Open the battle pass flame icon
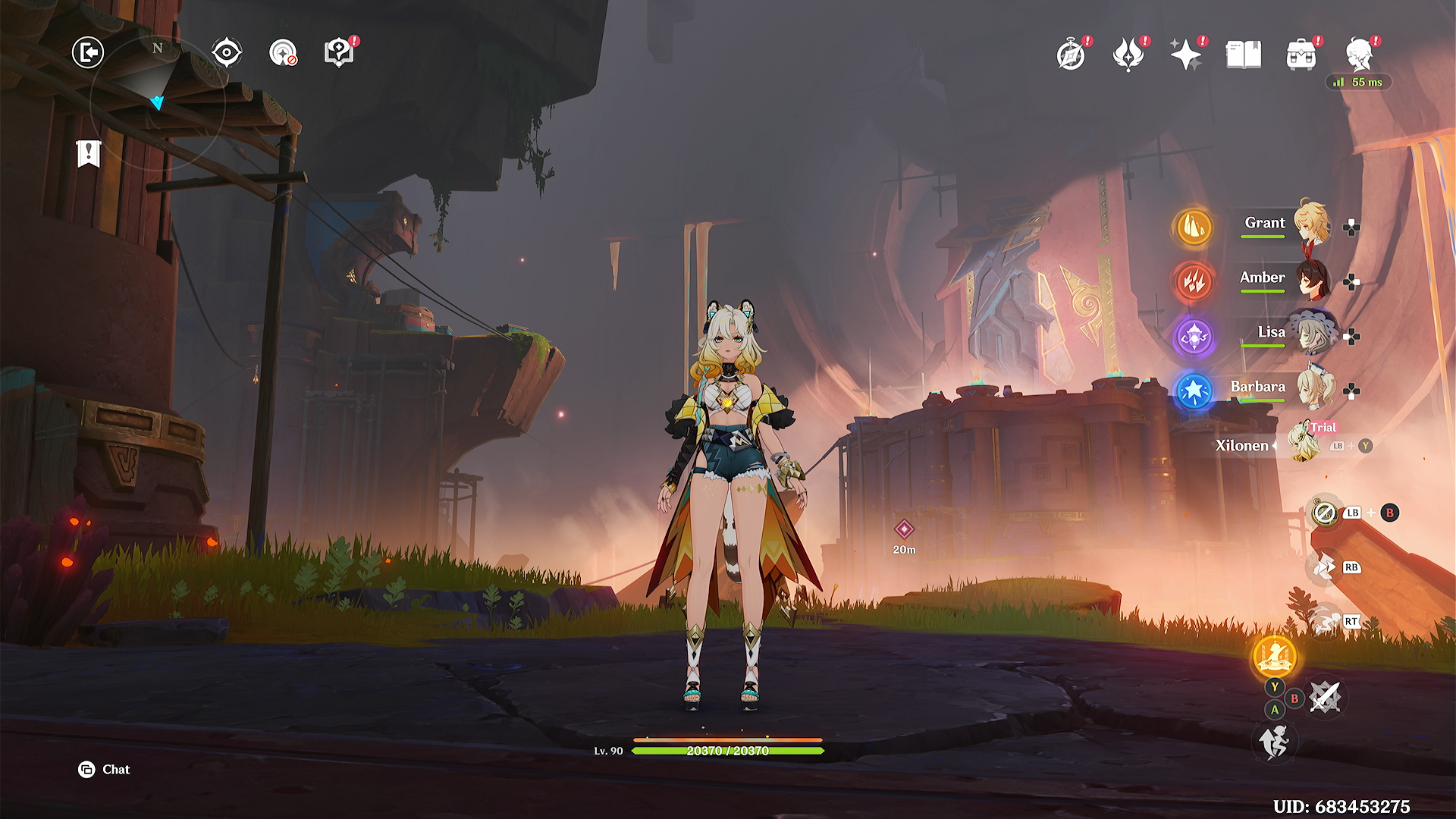The width and height of the screenshot is (1456, 819). 1128,55
